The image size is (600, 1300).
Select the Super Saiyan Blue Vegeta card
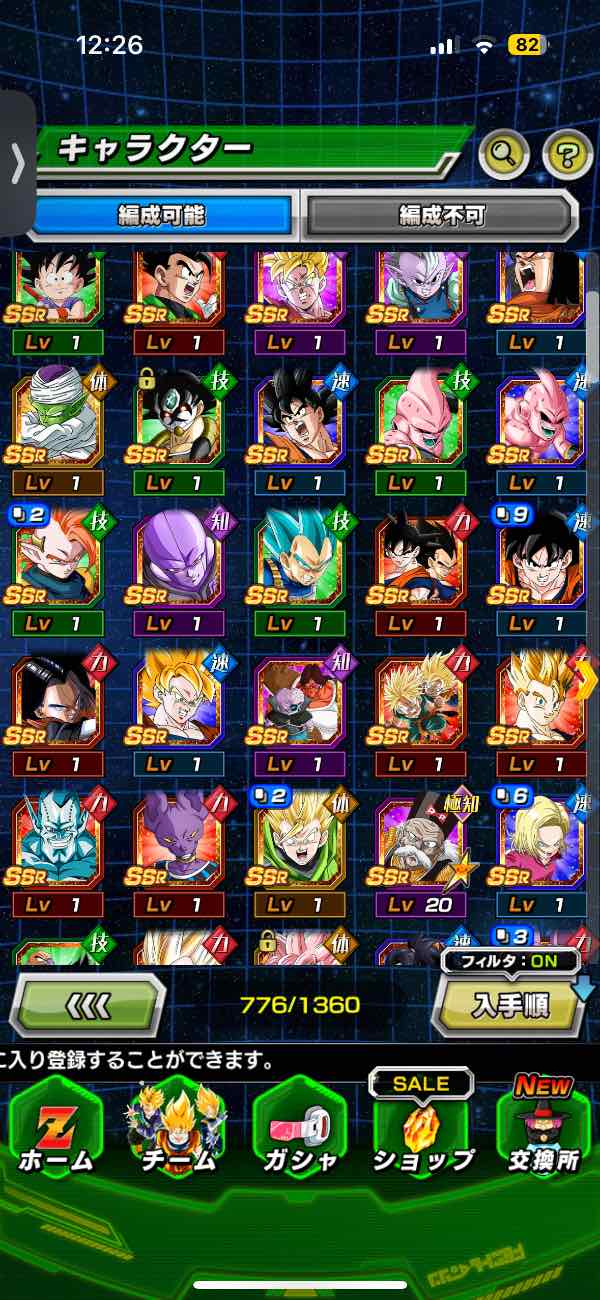[x=300, y=565]
